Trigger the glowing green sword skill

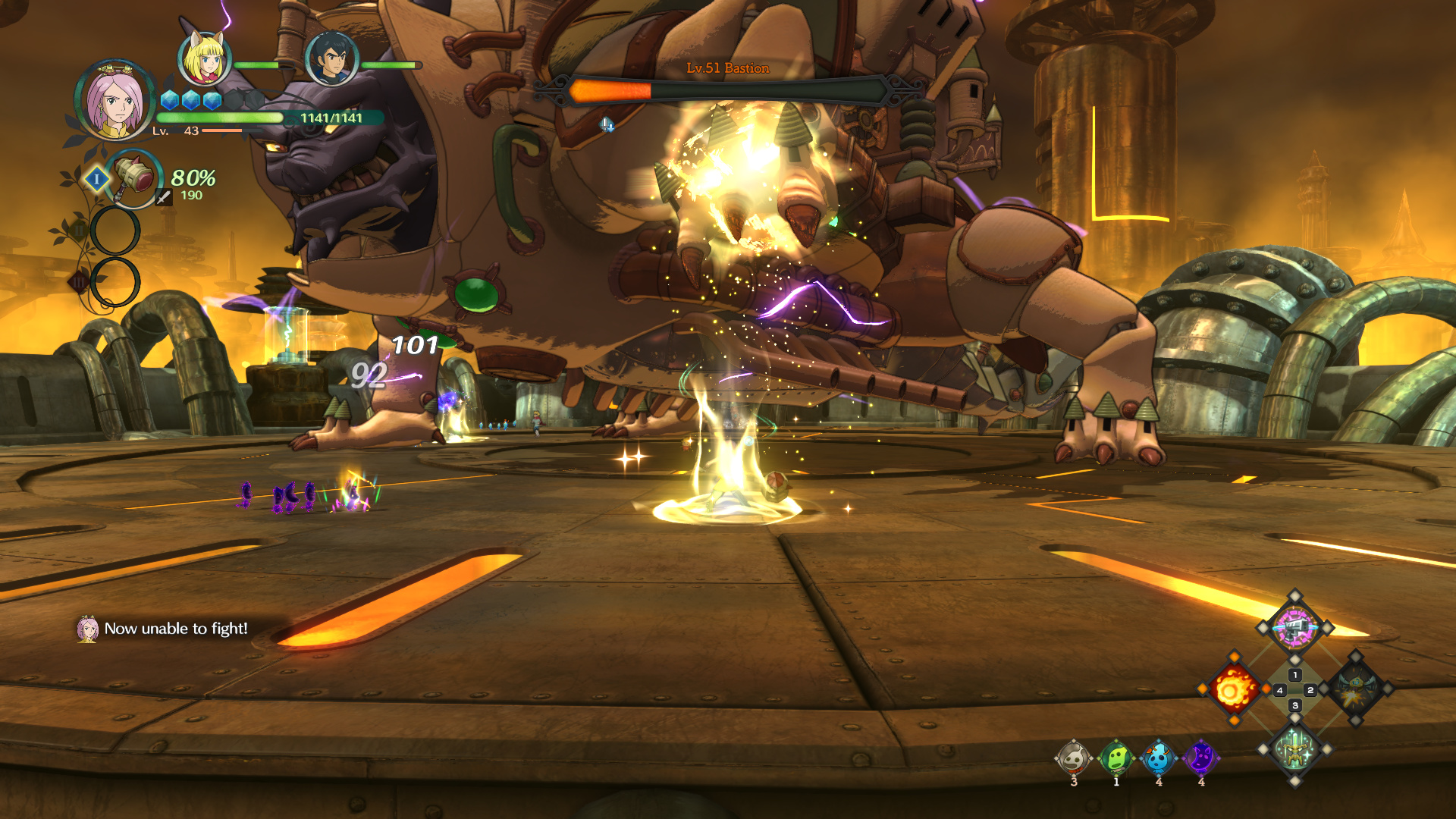(1294, 750)
